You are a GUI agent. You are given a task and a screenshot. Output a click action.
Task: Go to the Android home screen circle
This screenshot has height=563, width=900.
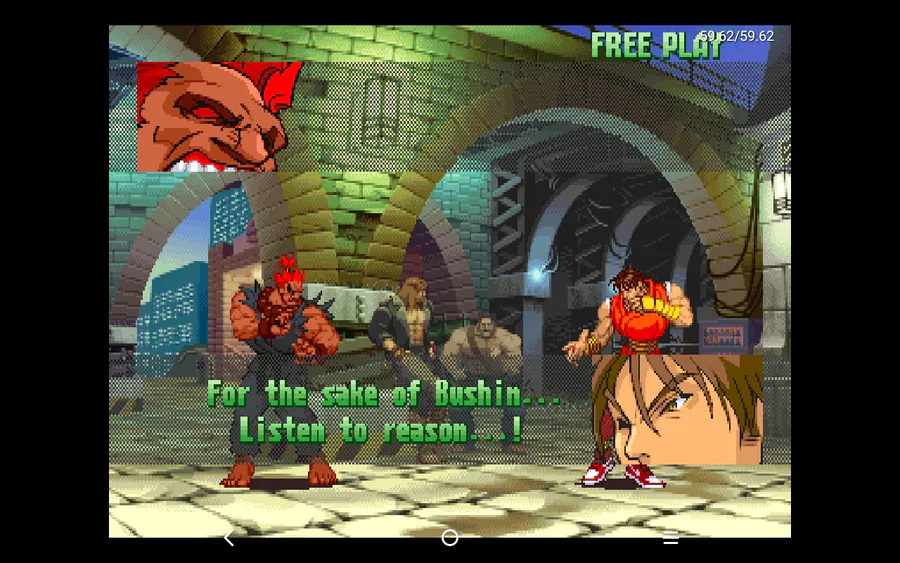tap(450, 538)
